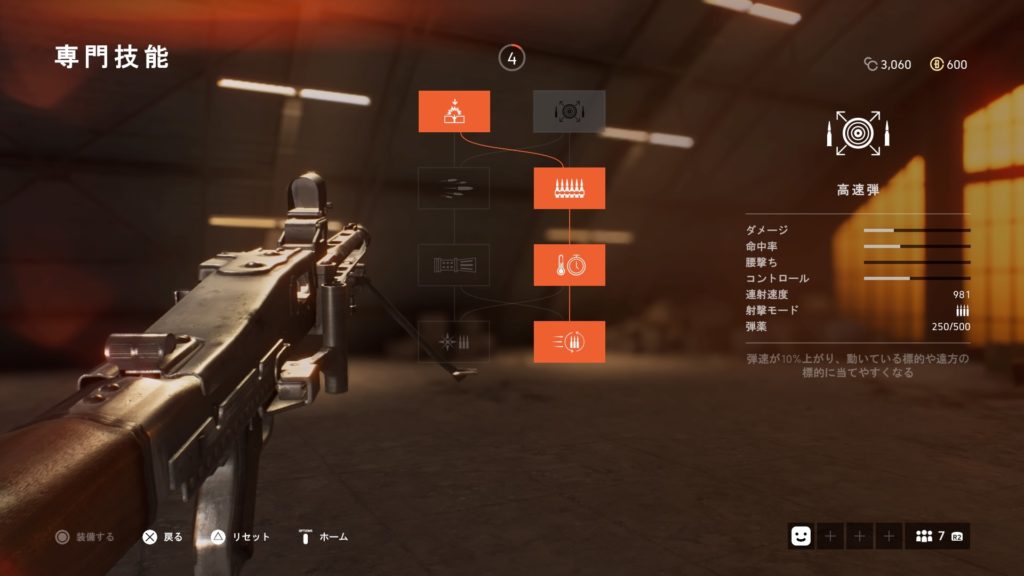Screen dimensions: 1024x576
Task: Select the dark crosshair-arrows bullets node
Action: click(x=454, y=342)
